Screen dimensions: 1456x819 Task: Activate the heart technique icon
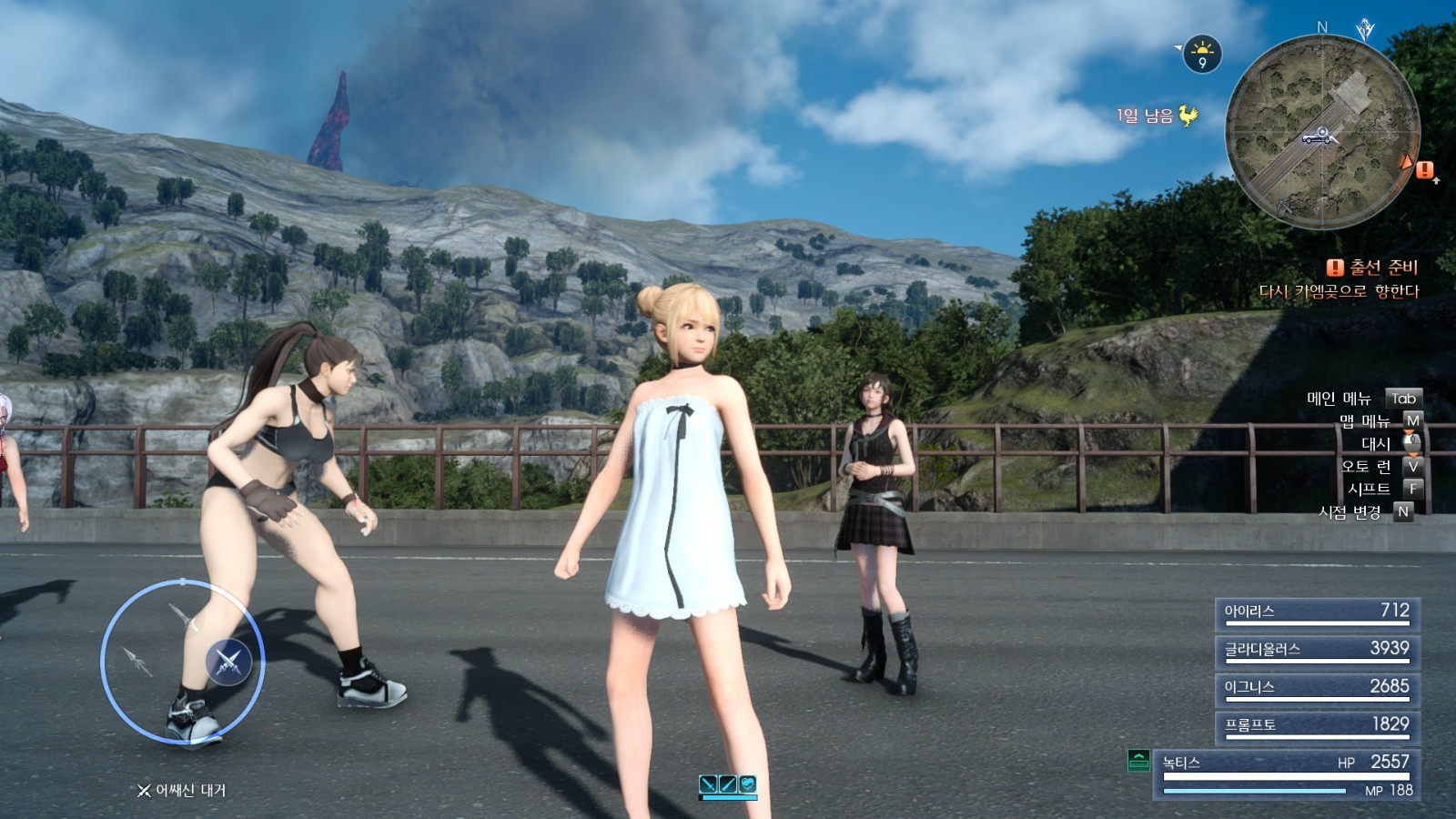pos(747,784)
